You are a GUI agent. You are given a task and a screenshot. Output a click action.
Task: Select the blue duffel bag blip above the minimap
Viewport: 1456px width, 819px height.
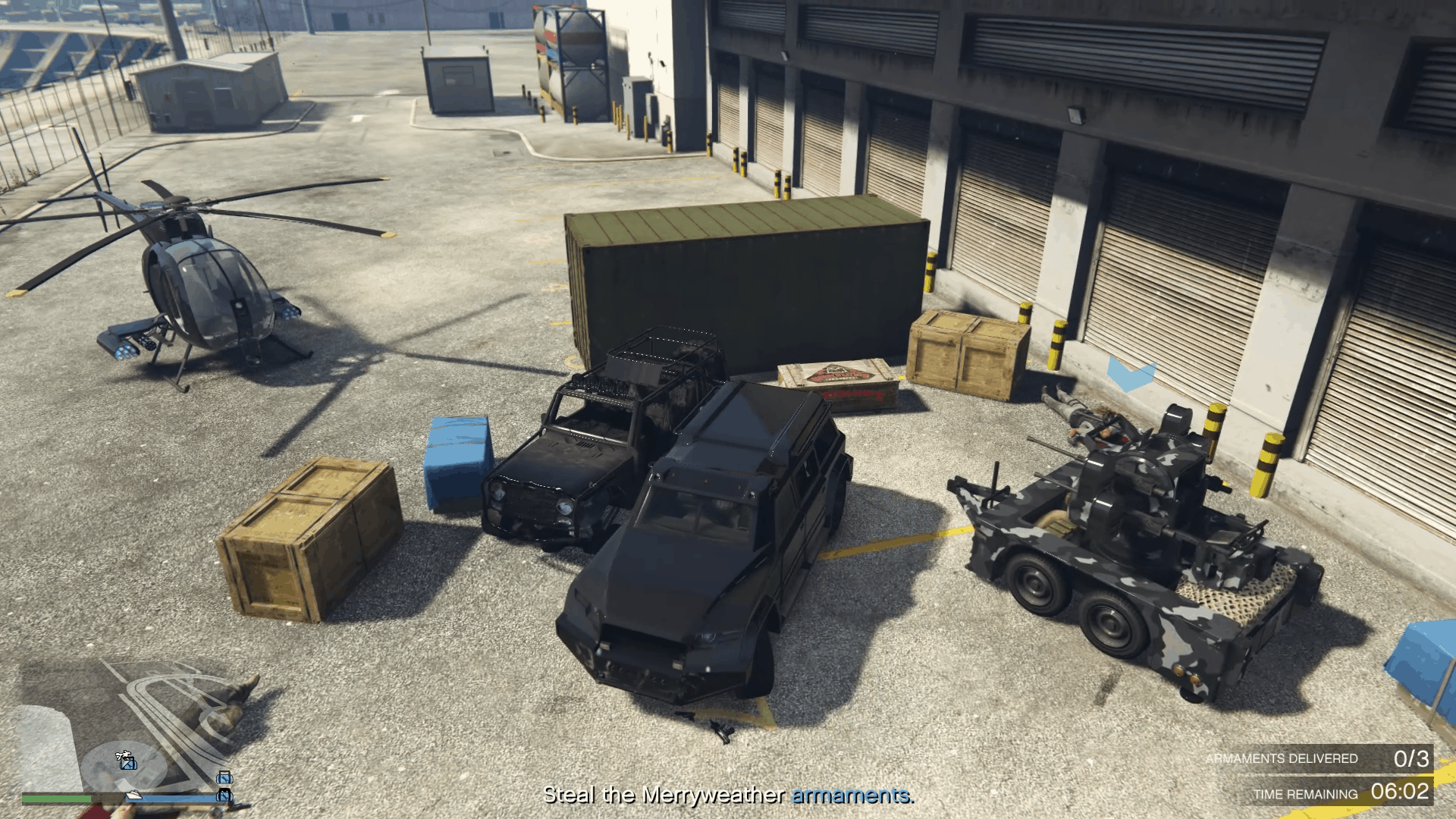(x=225, y=778)
